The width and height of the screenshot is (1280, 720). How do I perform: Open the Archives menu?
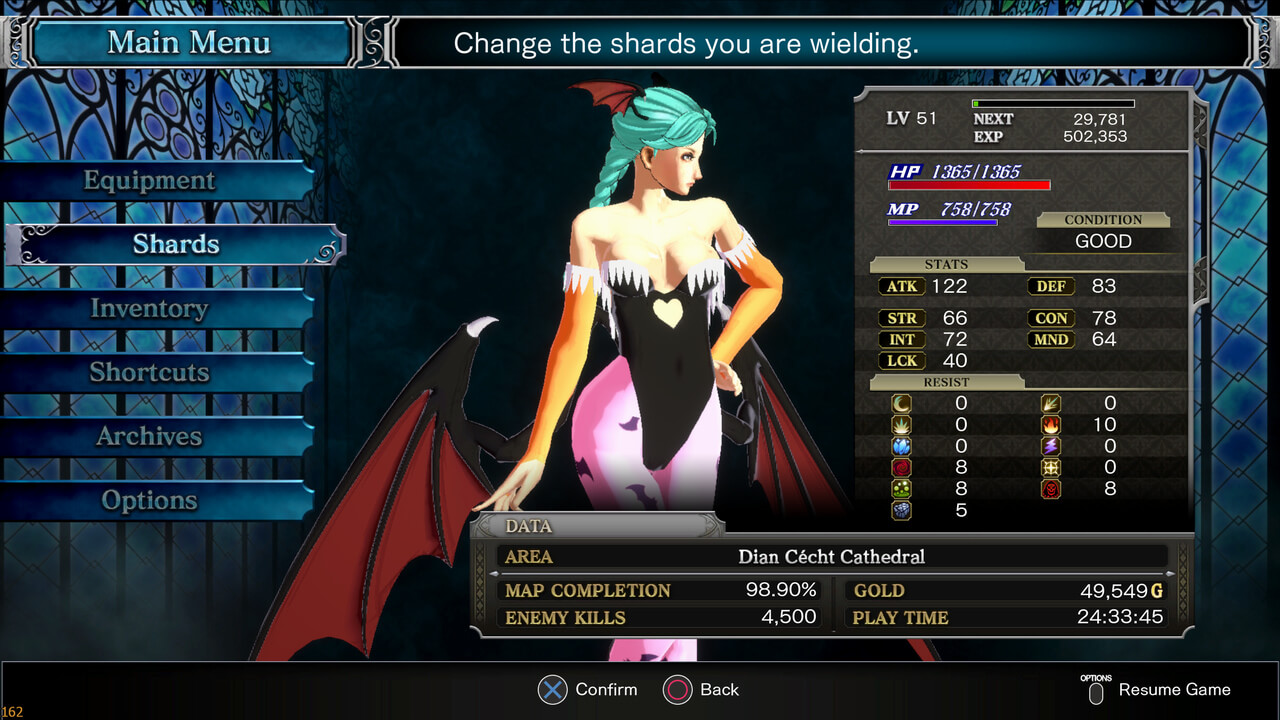tap(150, 437)
